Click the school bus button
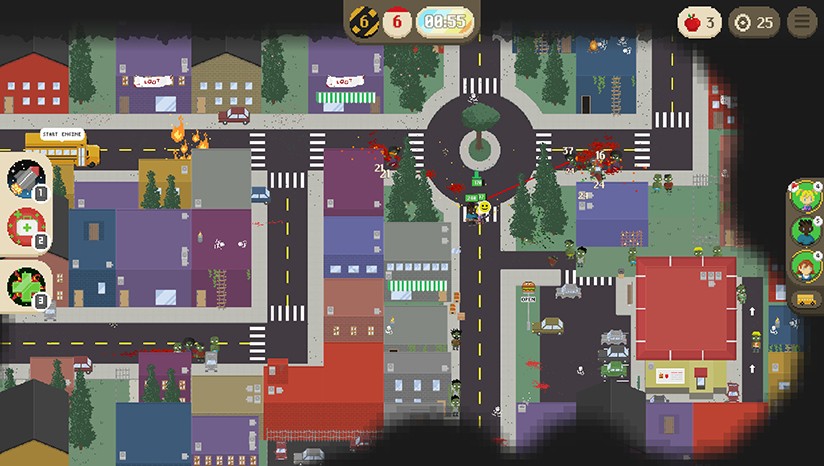The image size is (824, 466). [805, 299]
